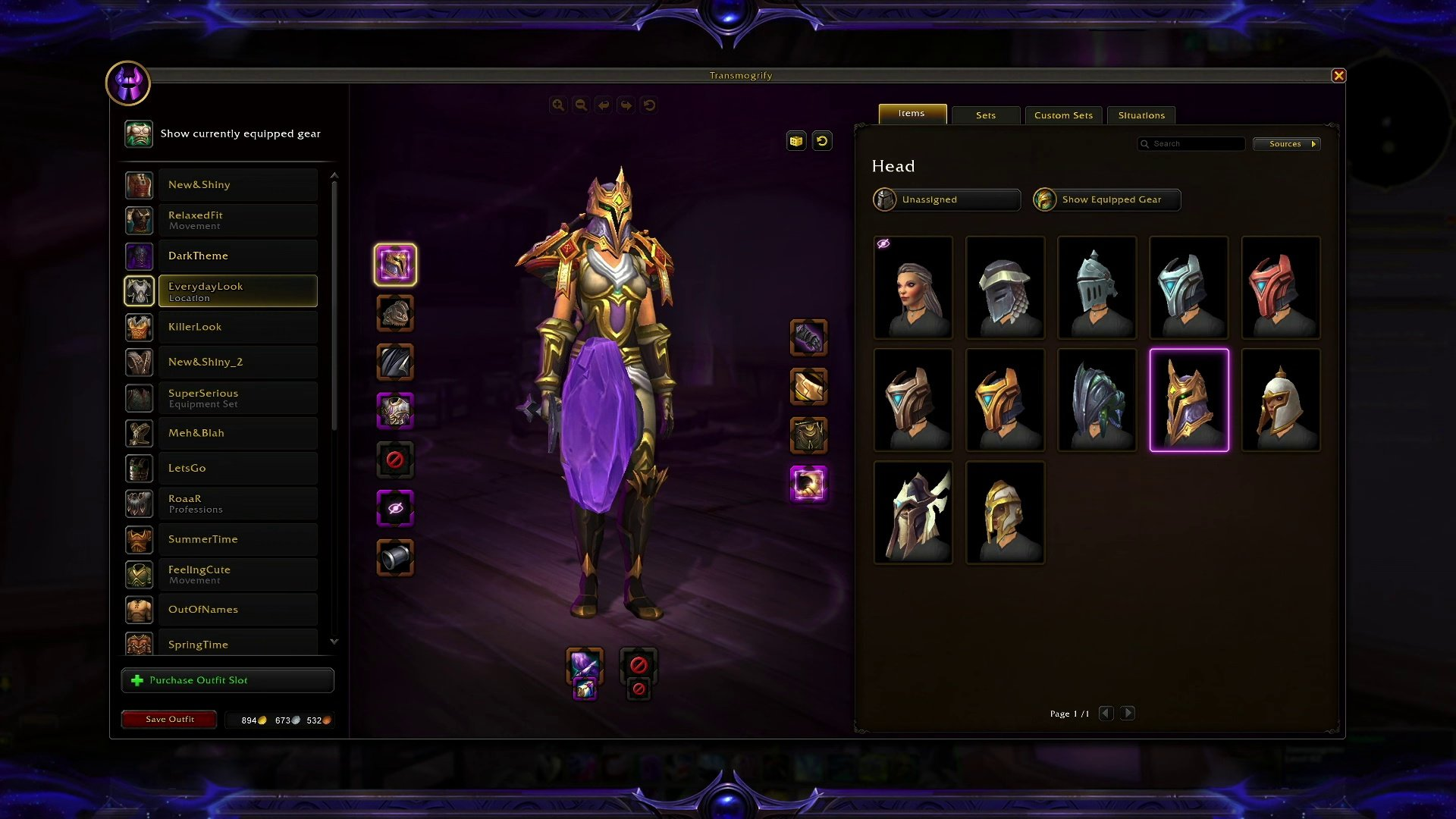This screenshot has width=1456, height=819.
Task: Toggle the purple eye visibility slot
Action: tap(394, 508)
